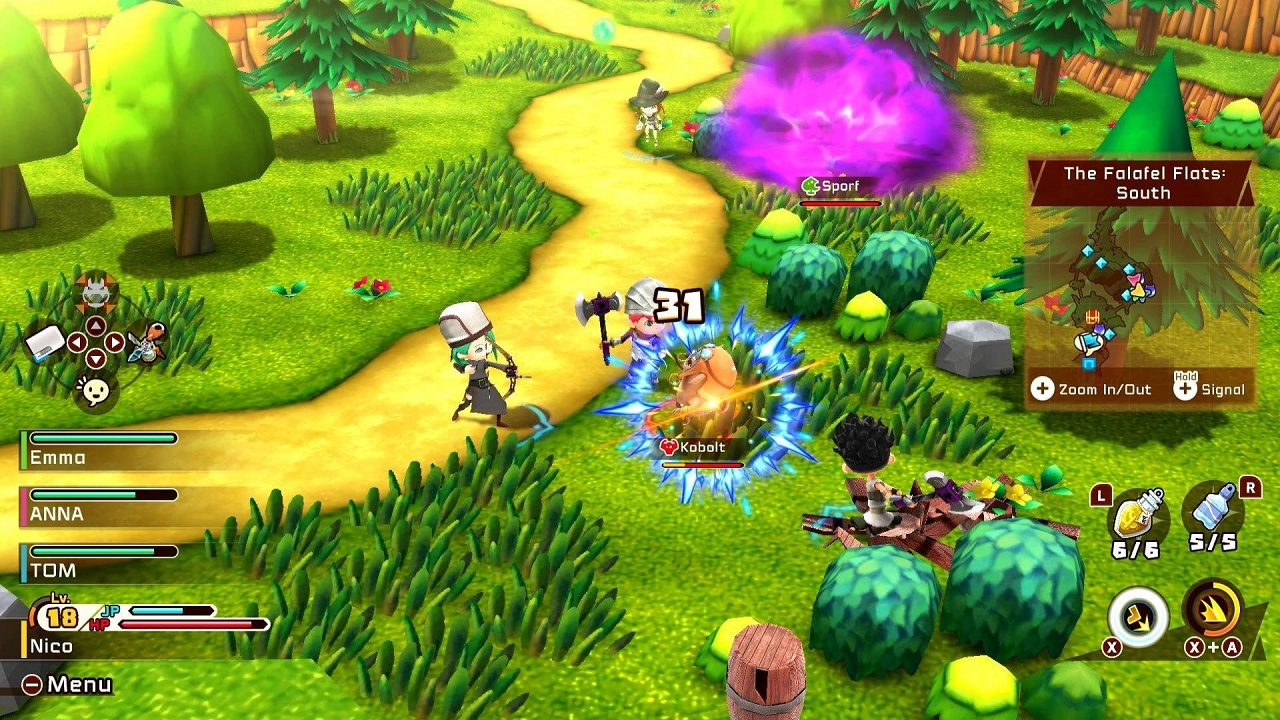Screen dimensions: 1280x720
Task: Select party member ANNA's status row
Action: [100, 505]
